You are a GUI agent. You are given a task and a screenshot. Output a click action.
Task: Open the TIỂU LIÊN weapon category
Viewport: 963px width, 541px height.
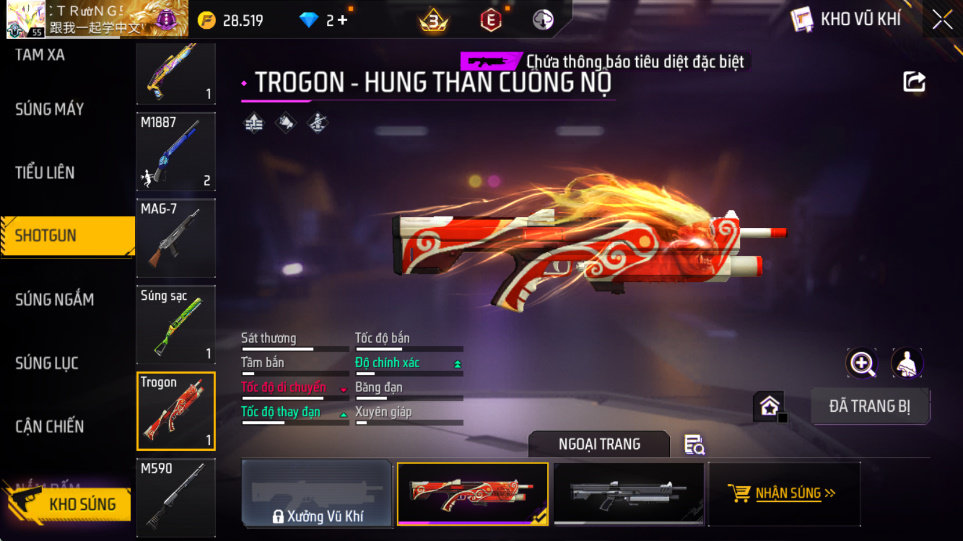point(45,173)
